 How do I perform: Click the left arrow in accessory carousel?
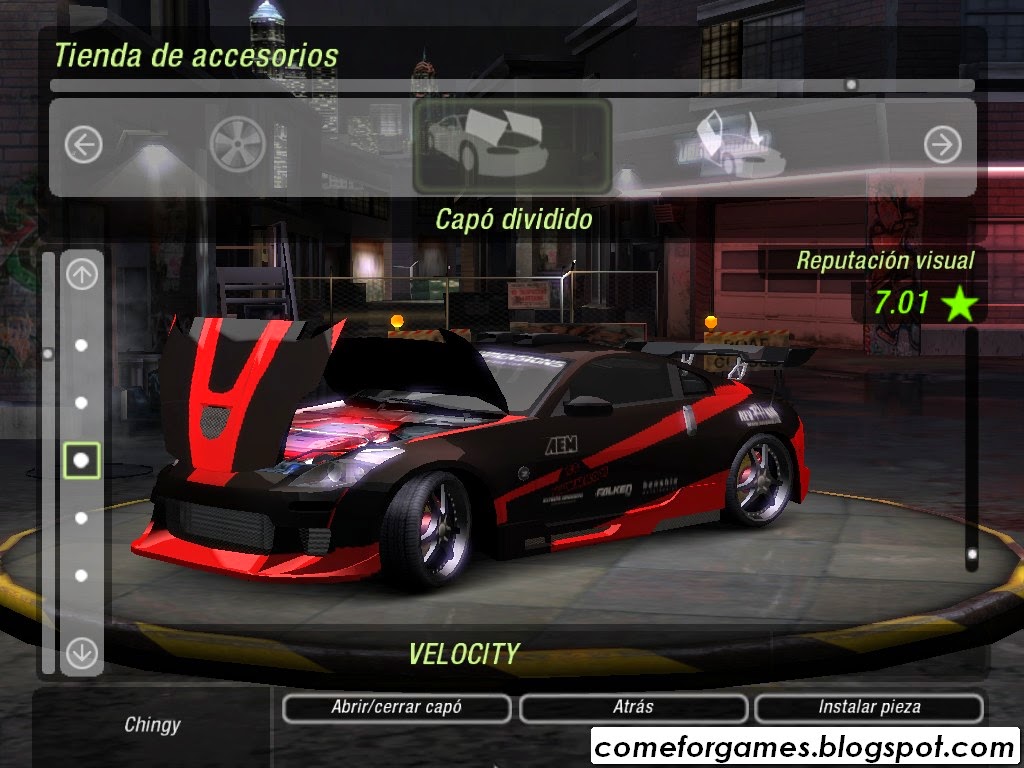coord(84,146)
